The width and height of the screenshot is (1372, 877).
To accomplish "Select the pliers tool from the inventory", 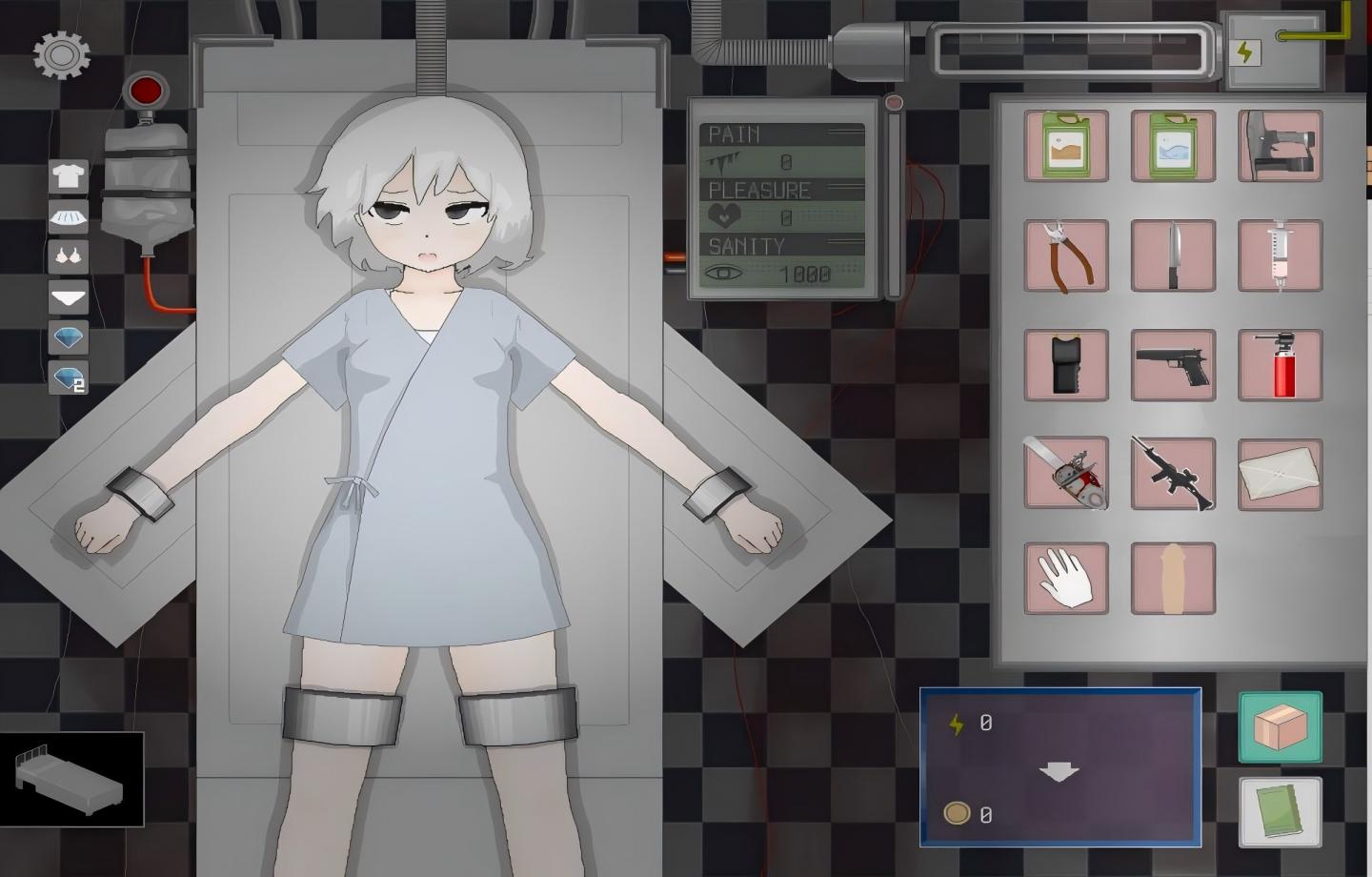I will pos(1064,255).
